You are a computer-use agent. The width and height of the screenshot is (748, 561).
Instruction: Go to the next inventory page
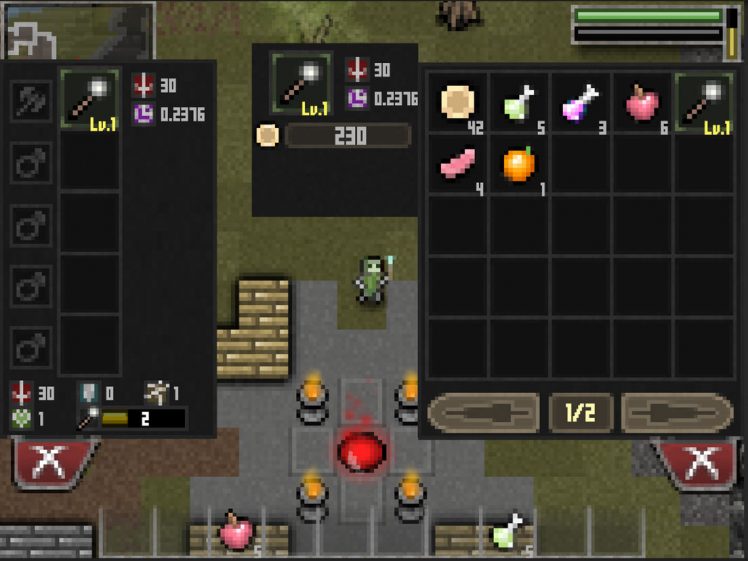click(676, 412)
